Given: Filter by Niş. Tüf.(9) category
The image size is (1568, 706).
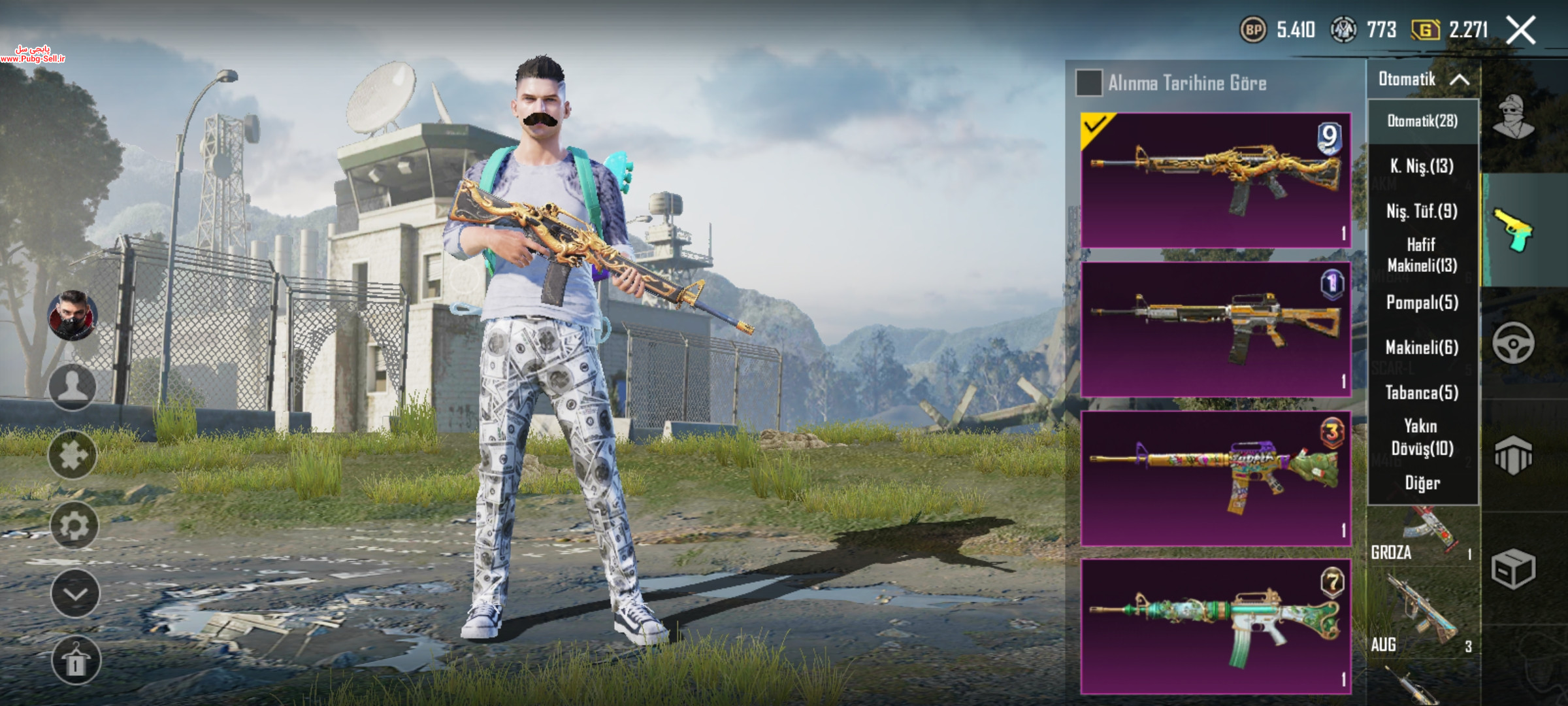Looking at the screenshot, I should point(1422,211).
